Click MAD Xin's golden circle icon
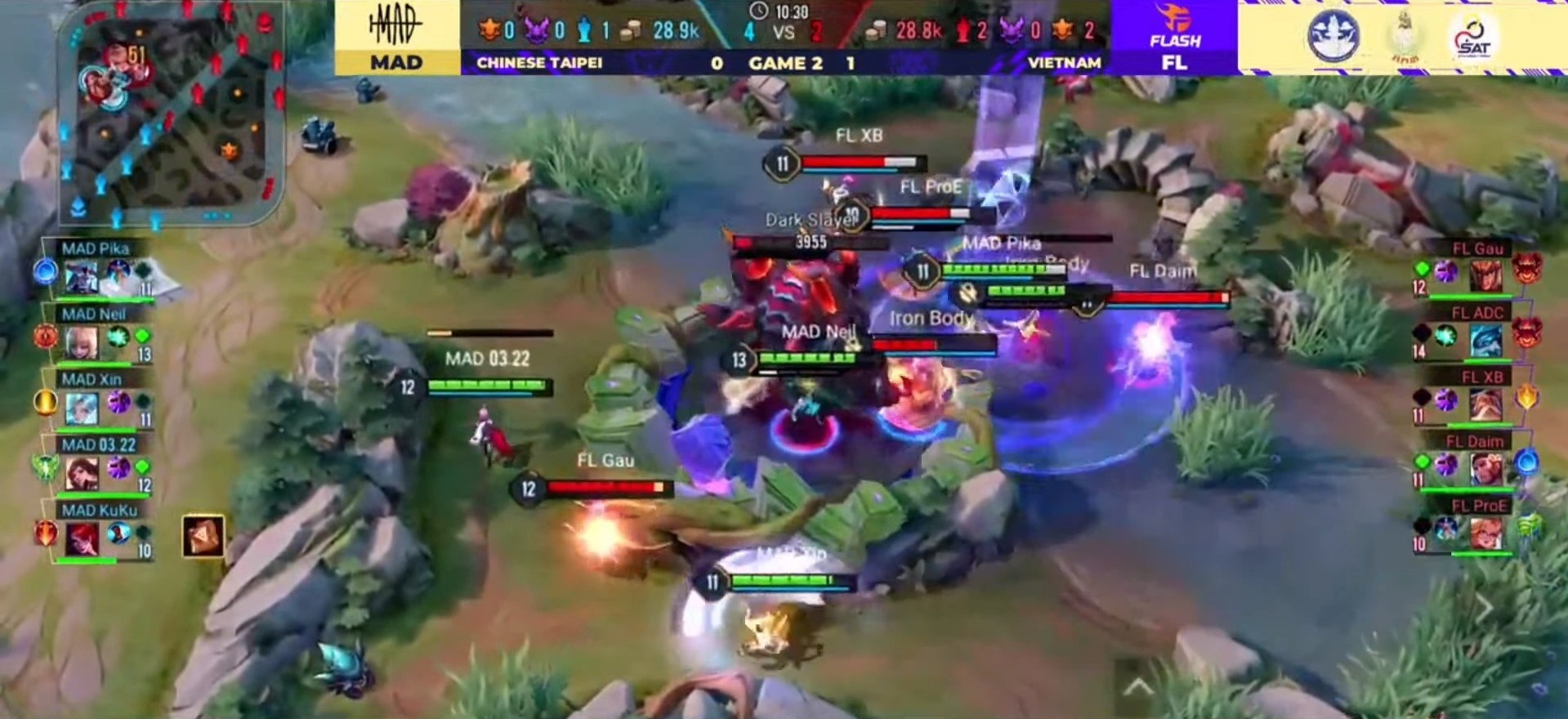1568x719 pixels. click(x=45, y=404)
